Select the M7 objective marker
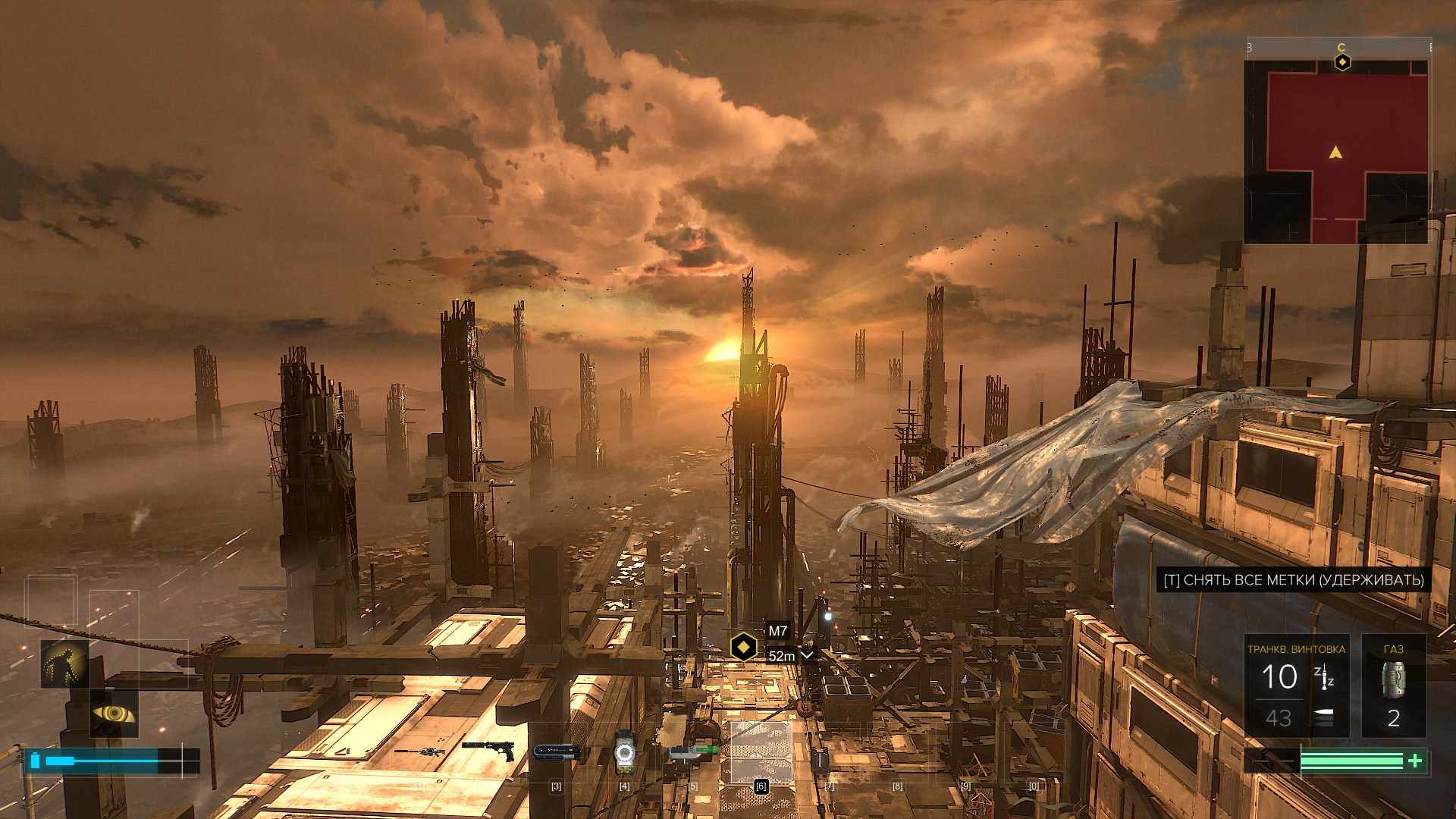Image resolution: width=1456 pixels, height=819 pixels. click(744, 648)
